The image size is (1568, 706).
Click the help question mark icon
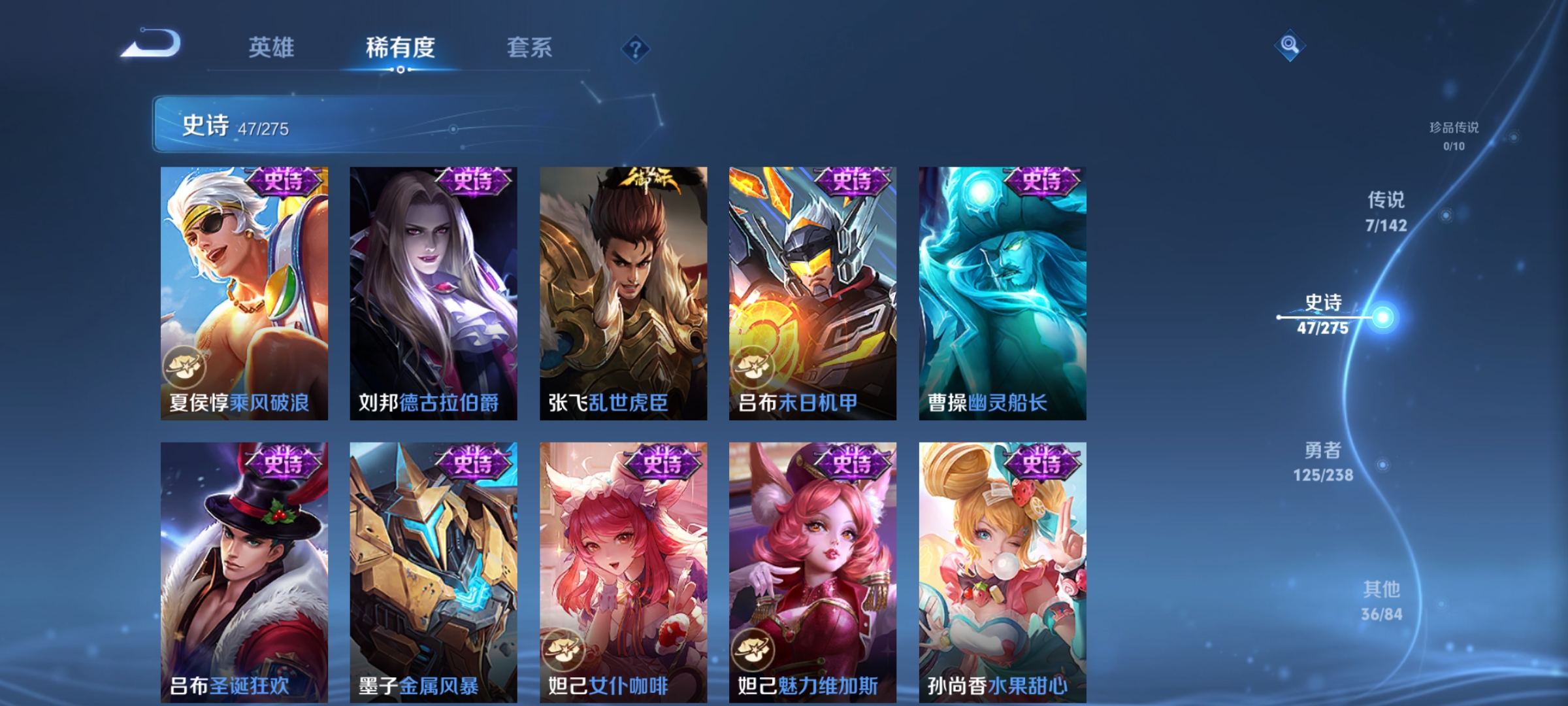(636, 49)
